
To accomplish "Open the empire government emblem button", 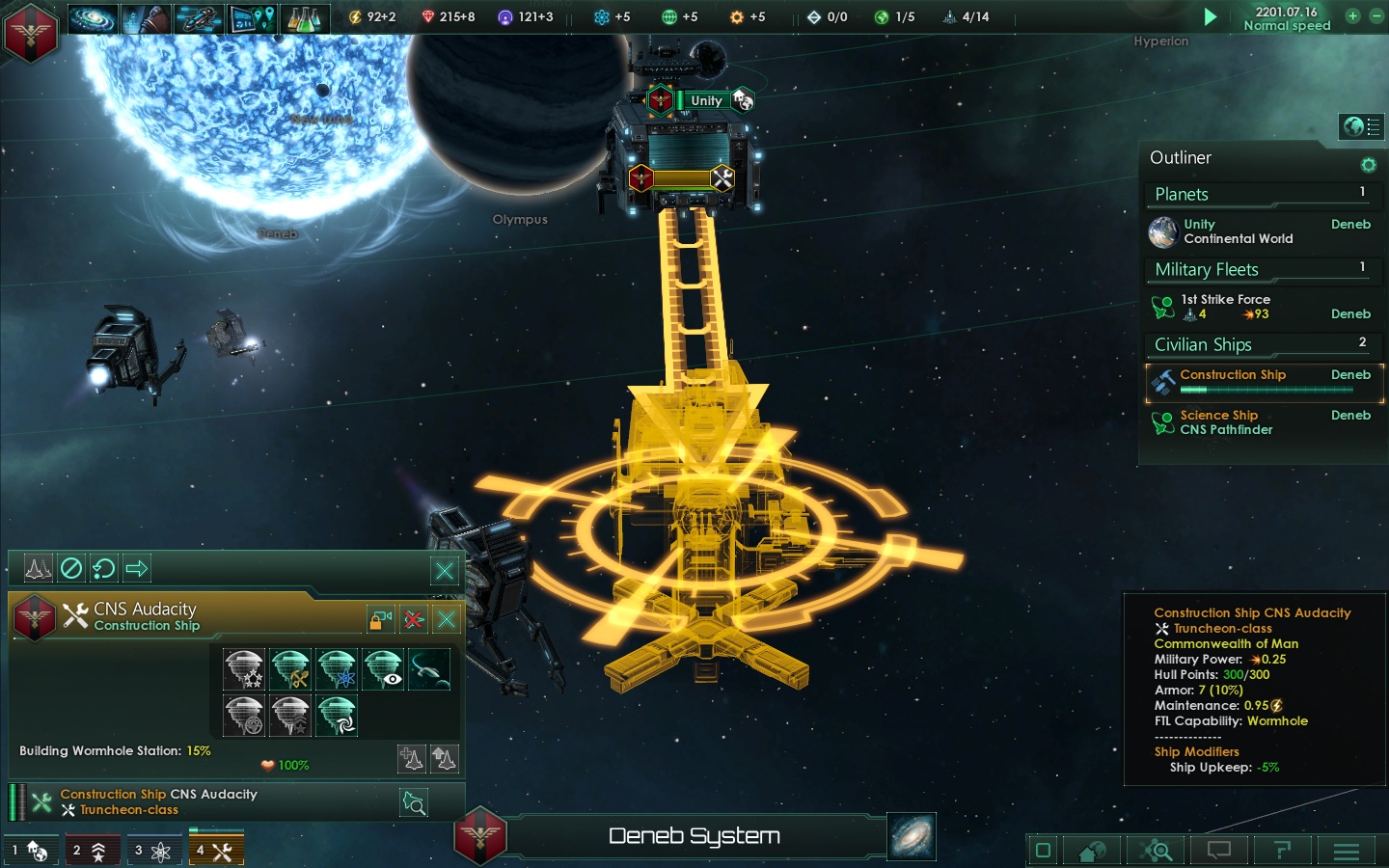I will pyautogui.click(x=31, y=33).
